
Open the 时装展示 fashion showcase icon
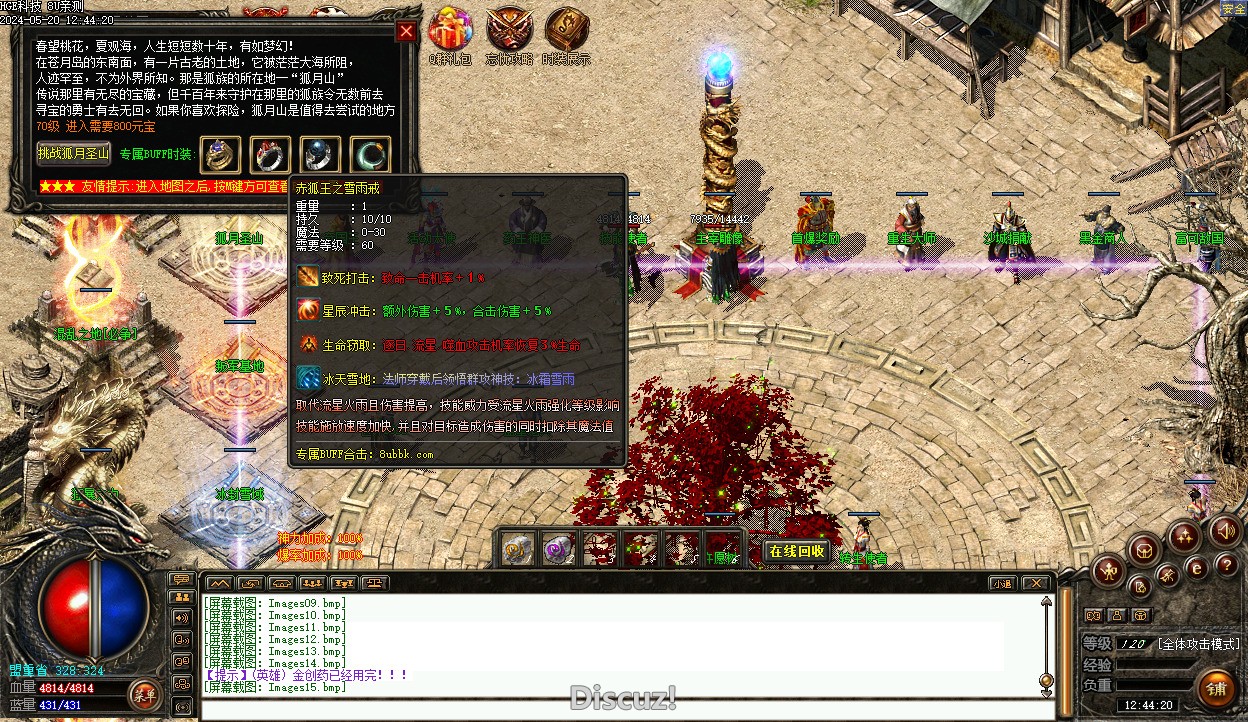click(567, 28)
